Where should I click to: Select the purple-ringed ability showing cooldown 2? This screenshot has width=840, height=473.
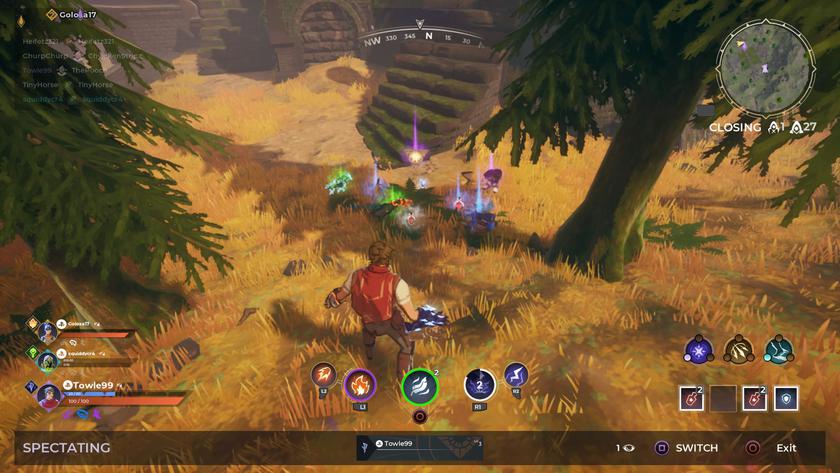[x=480, y=384]
